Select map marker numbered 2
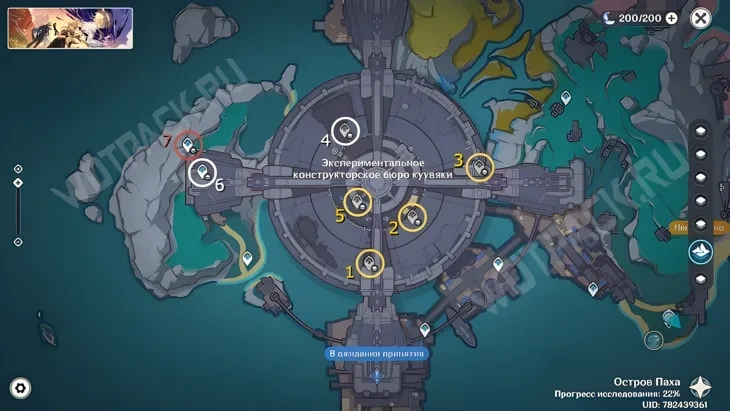This screenshot has width=730, height=411. tap(412, 216)
